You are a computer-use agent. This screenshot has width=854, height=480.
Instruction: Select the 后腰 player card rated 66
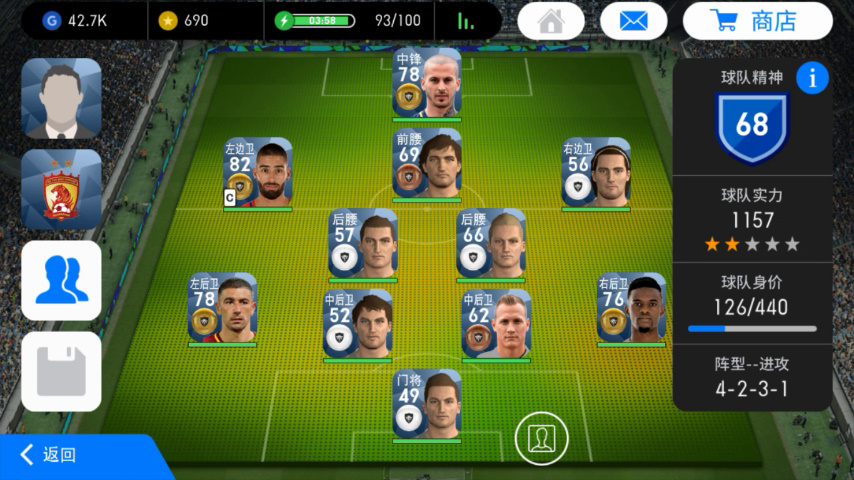coord(491,244)
